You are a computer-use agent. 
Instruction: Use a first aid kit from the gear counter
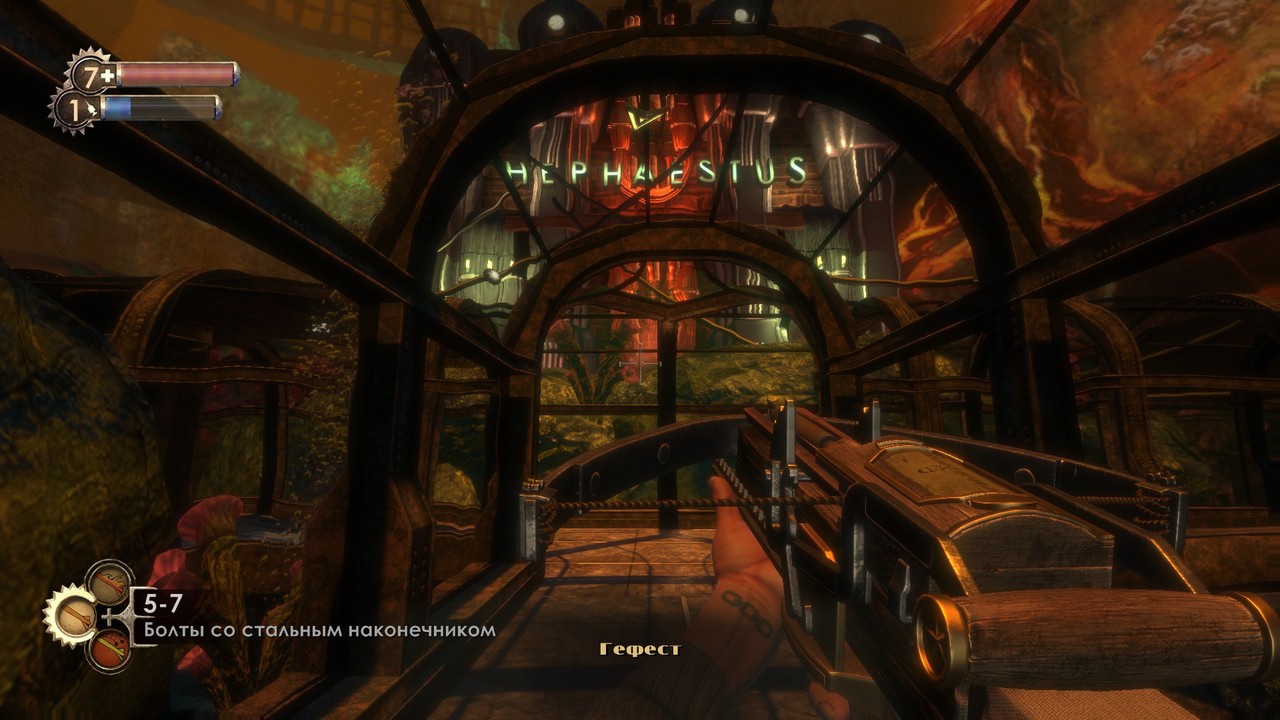(92, 75)
